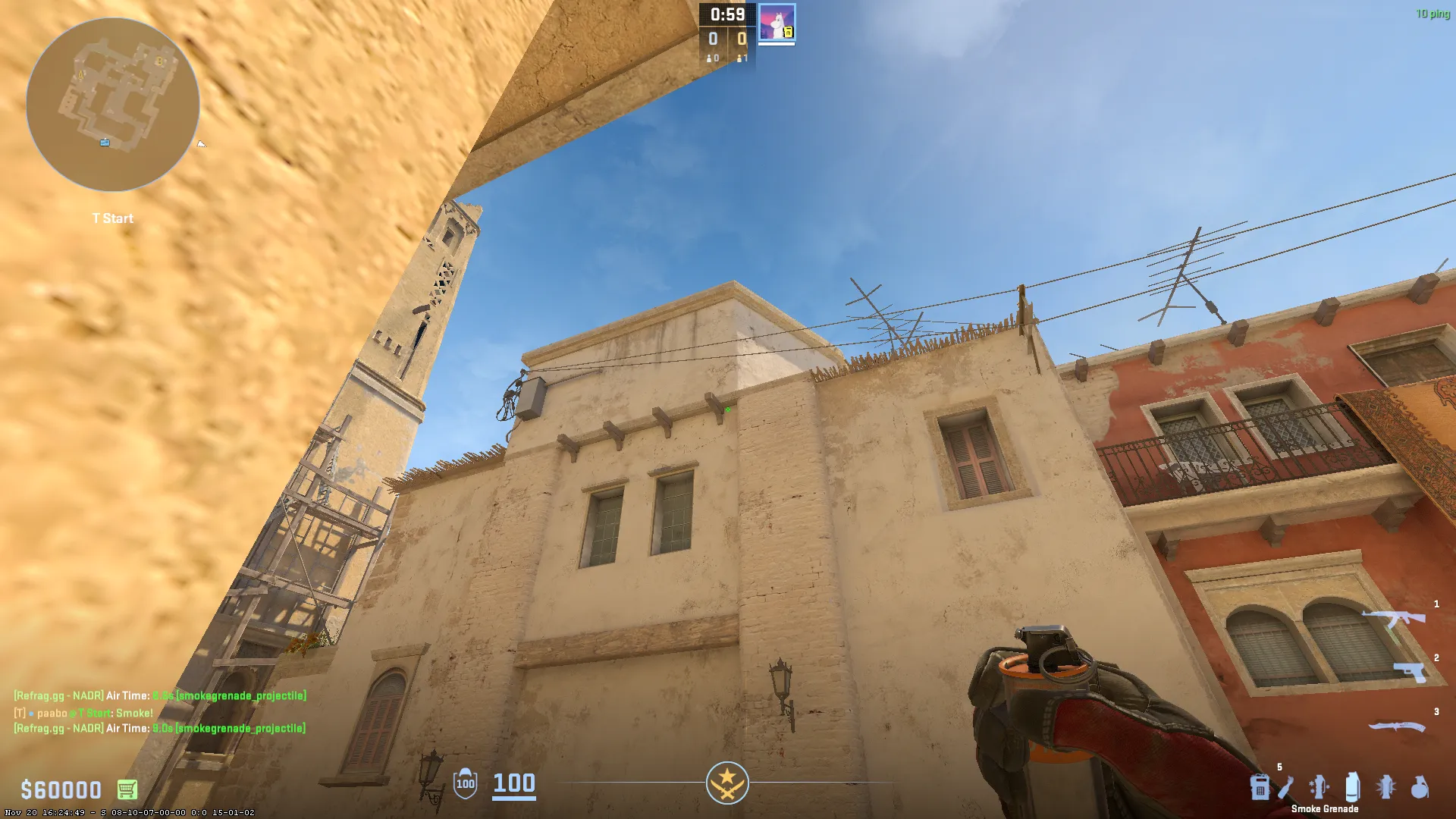The width and height of the screenshot is (1456, 819).
Task: Select the C4 bomb icon
Action: pos(1260,787)
